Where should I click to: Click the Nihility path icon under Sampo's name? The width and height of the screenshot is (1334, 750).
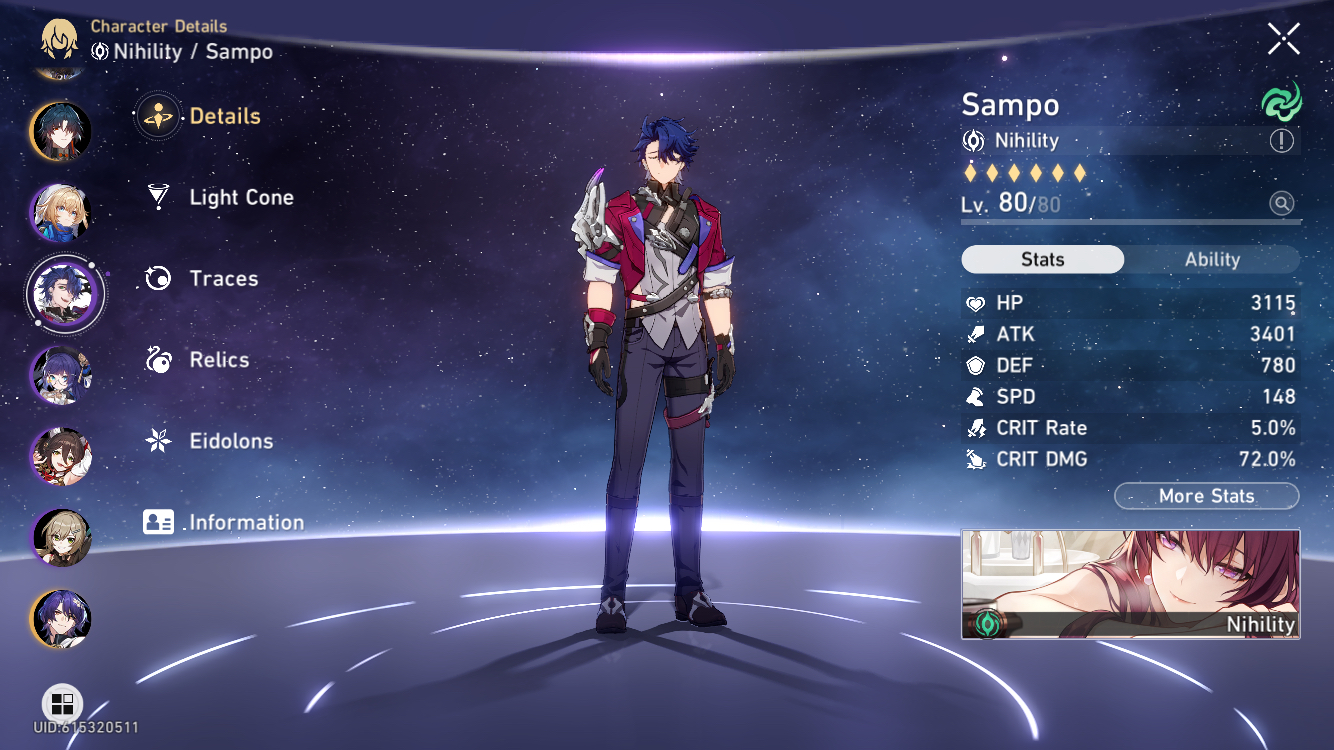[x=972, y=141]
